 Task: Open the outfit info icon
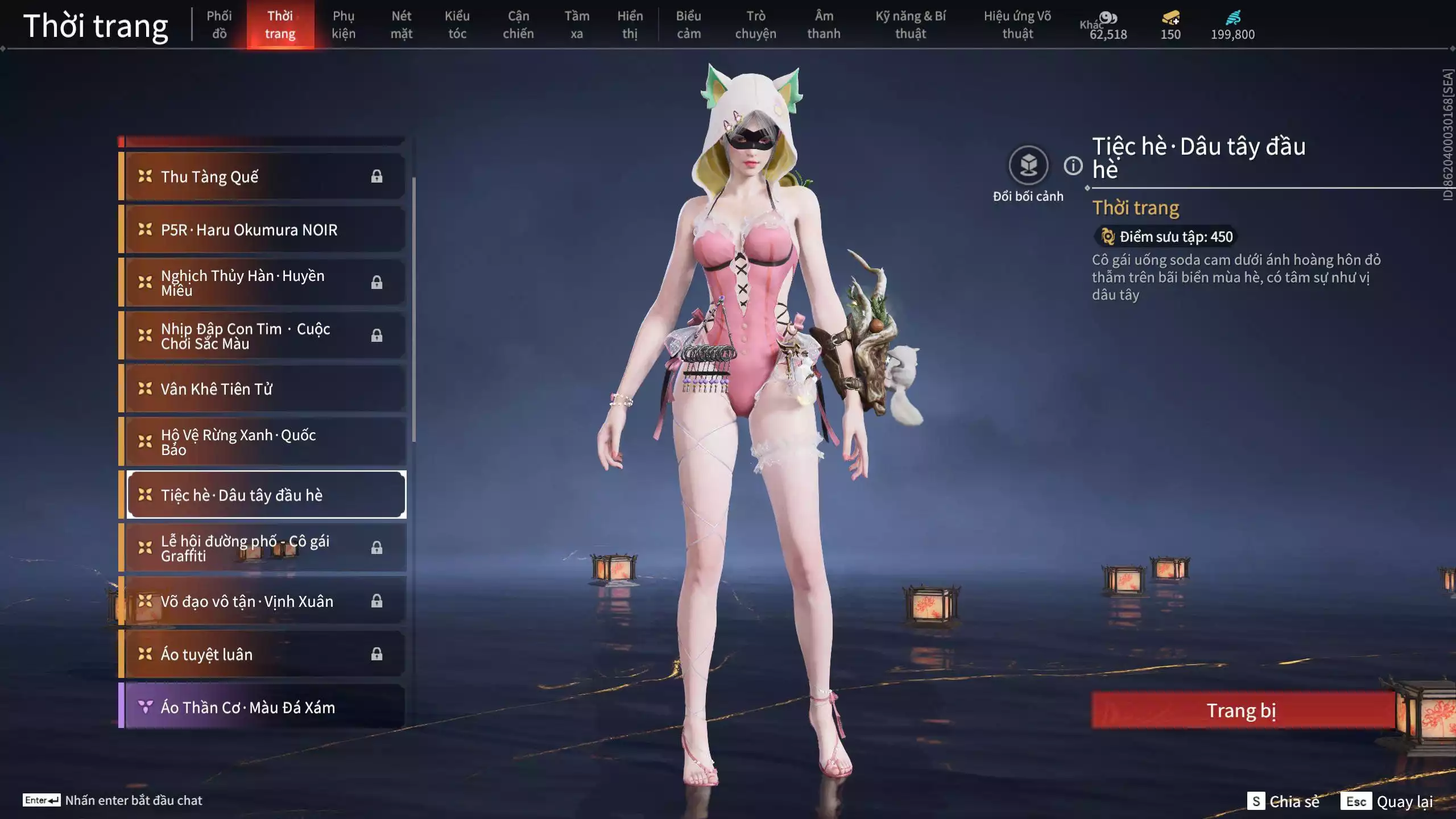1073,166
